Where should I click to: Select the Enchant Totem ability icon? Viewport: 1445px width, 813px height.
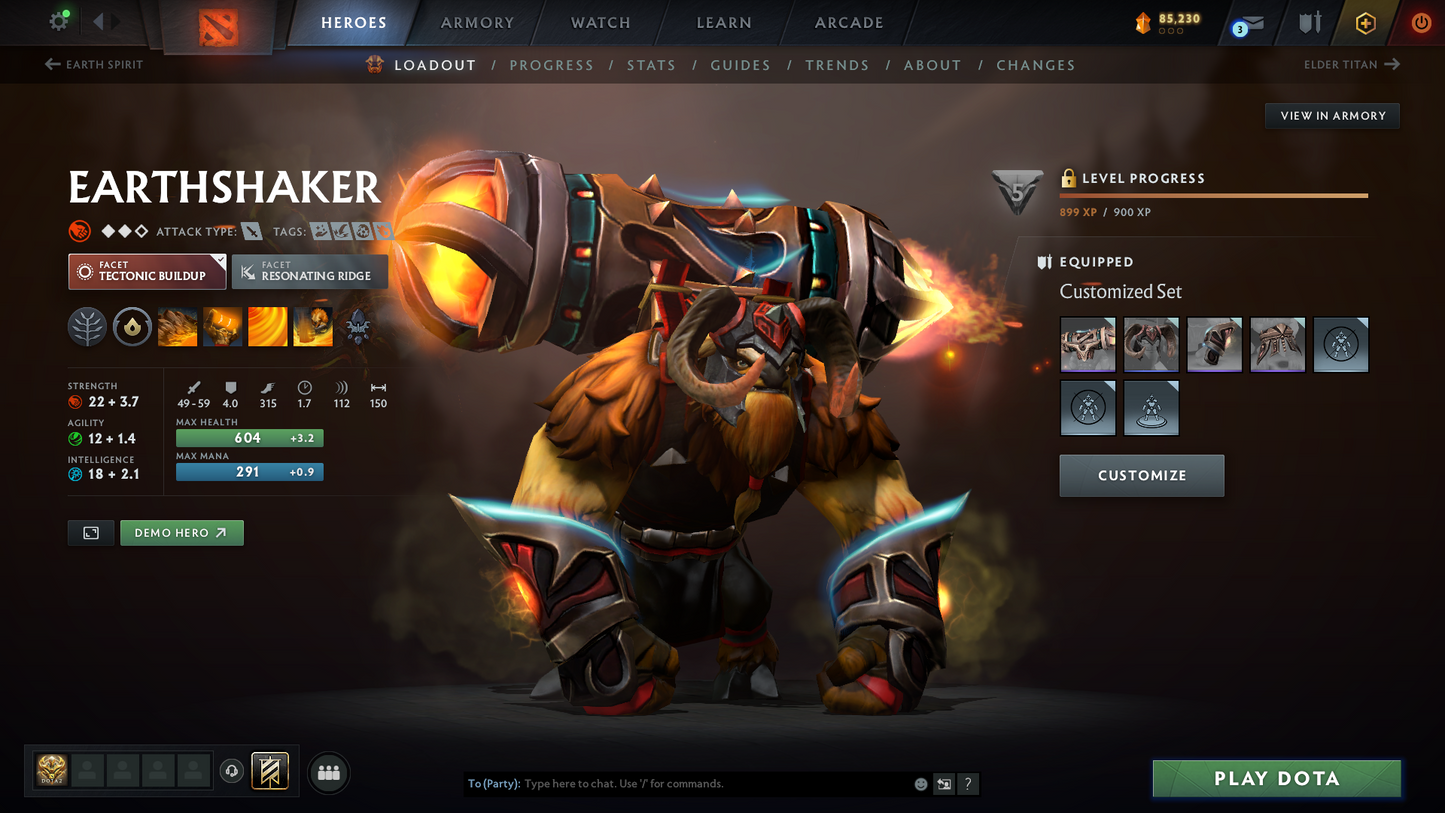(222, 326)
